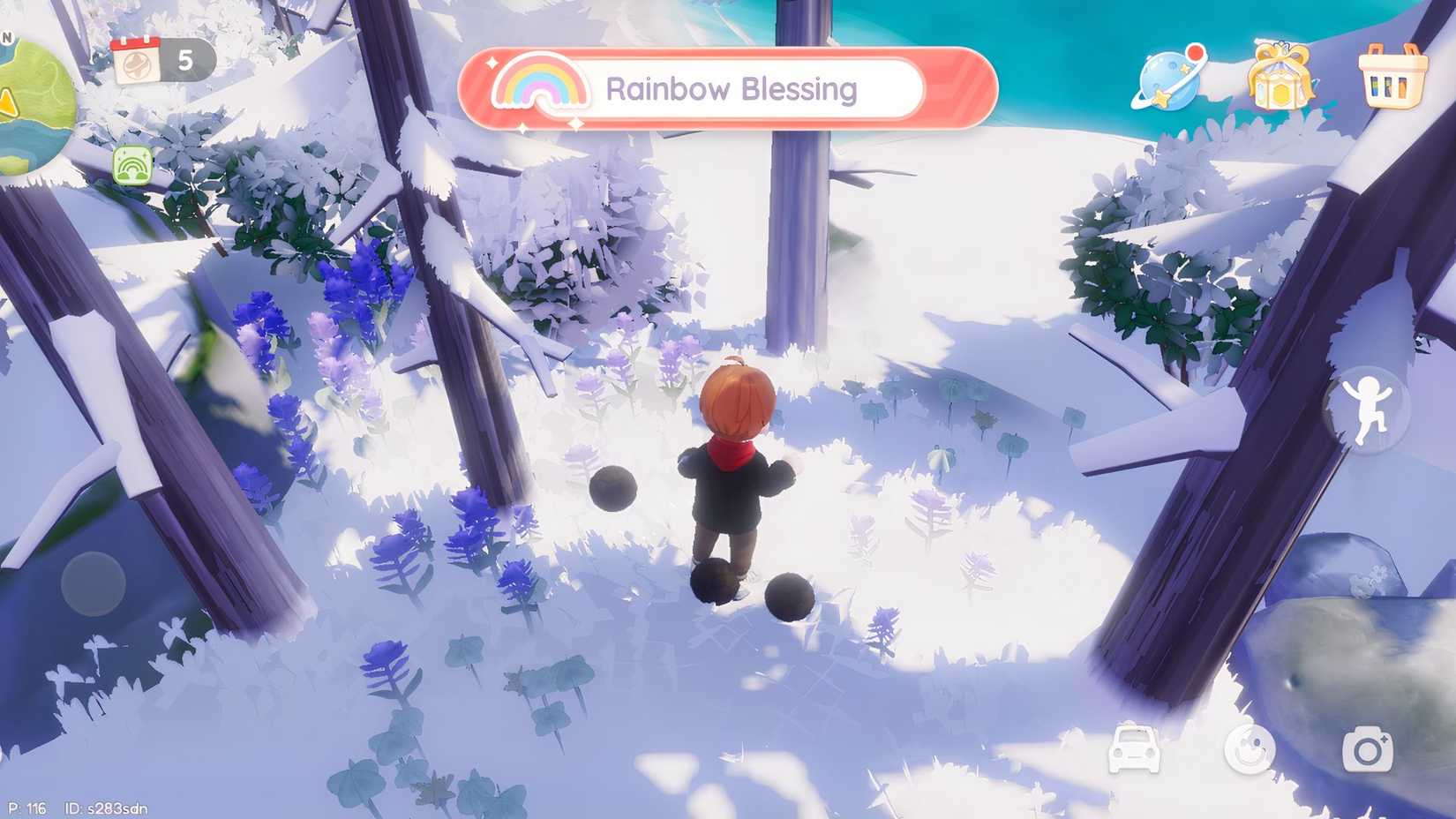Click the player ID s283sdn text

coord(108,808)
